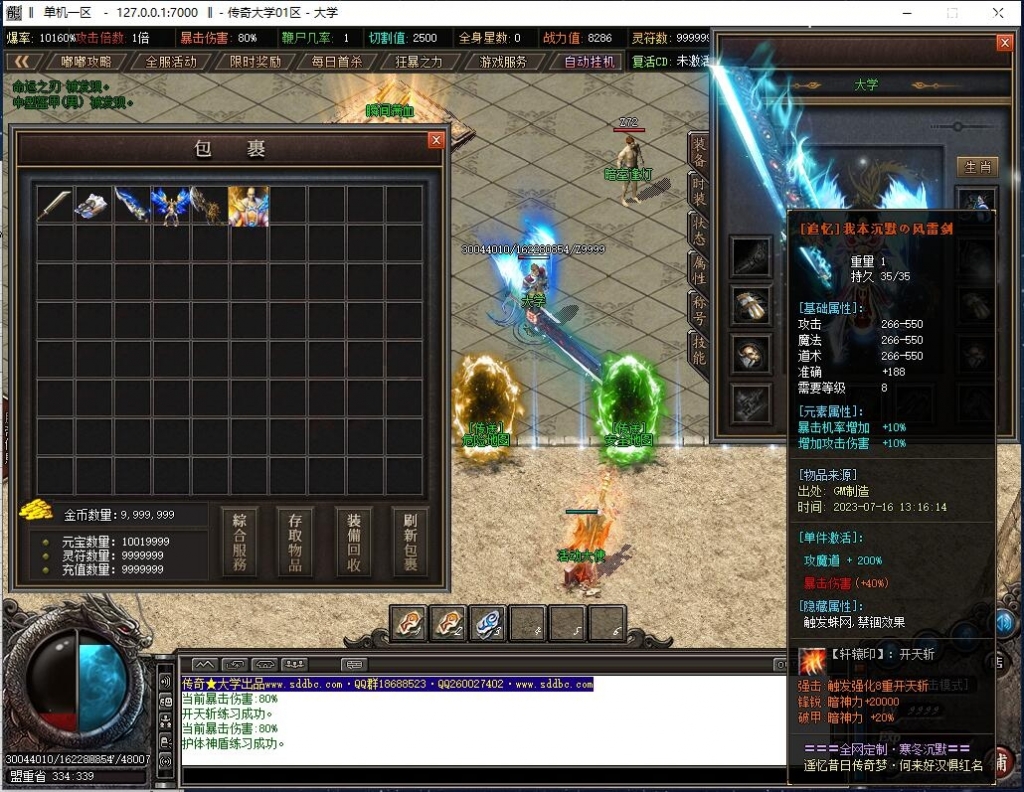The height and width of the screenshot is (792, 1024).
Task: Click the 存取物品 storage button
Action: tap(296, 543)
